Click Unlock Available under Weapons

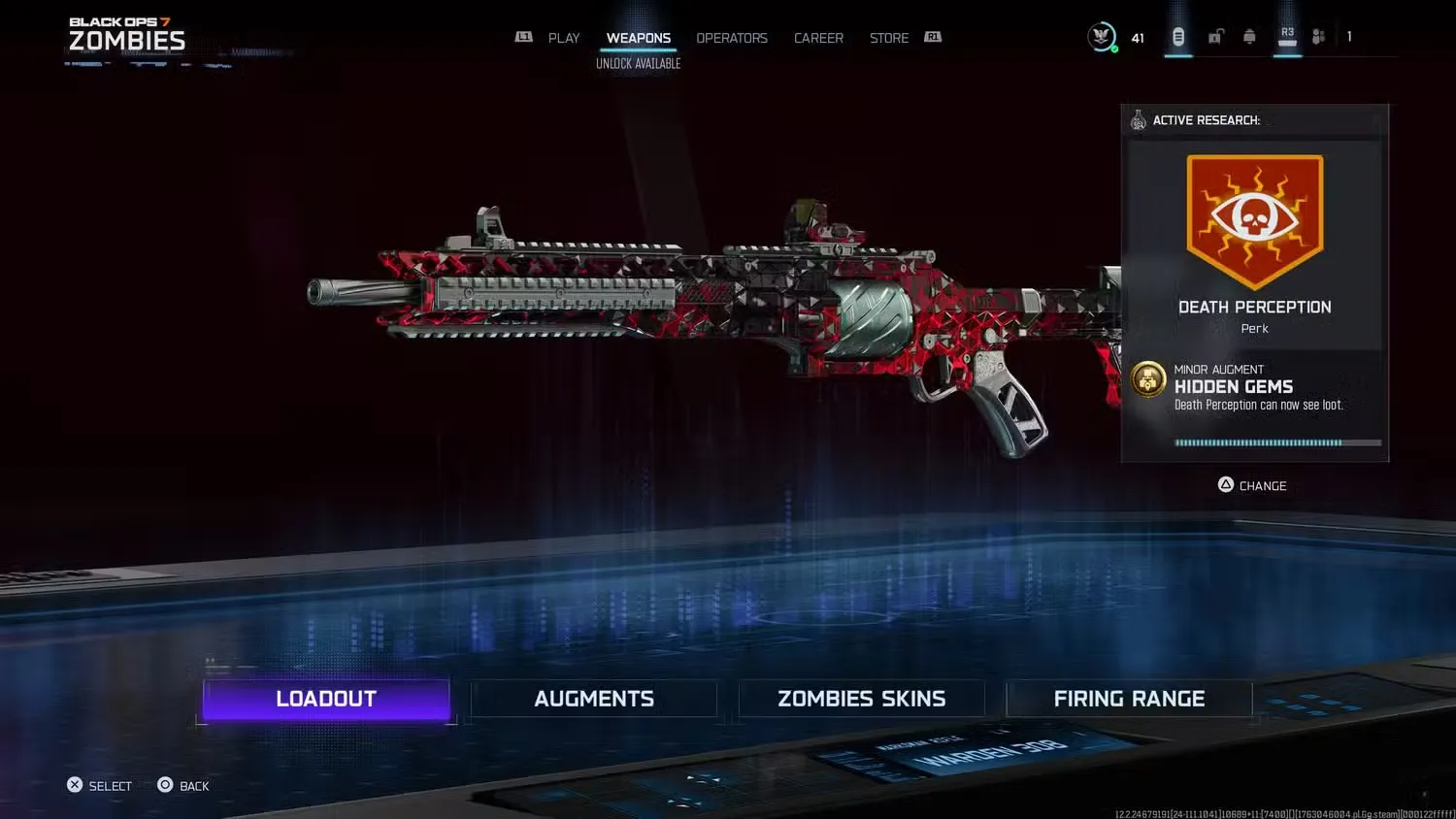pos(638,62)
